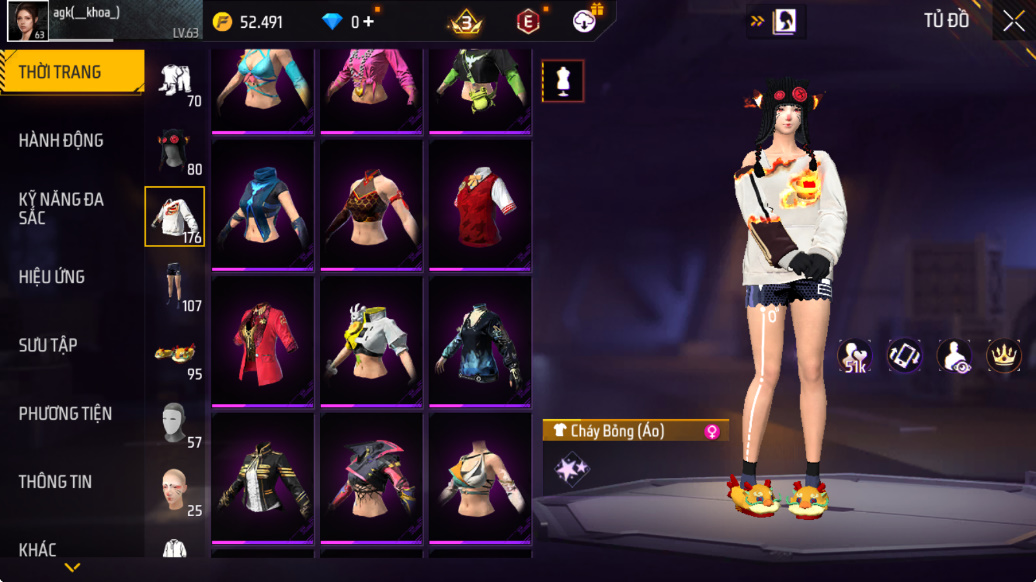The height and width of the screenshot is (582, 1036).
Task: Add diamonds with the plus button
Action: tap(369, 21)
